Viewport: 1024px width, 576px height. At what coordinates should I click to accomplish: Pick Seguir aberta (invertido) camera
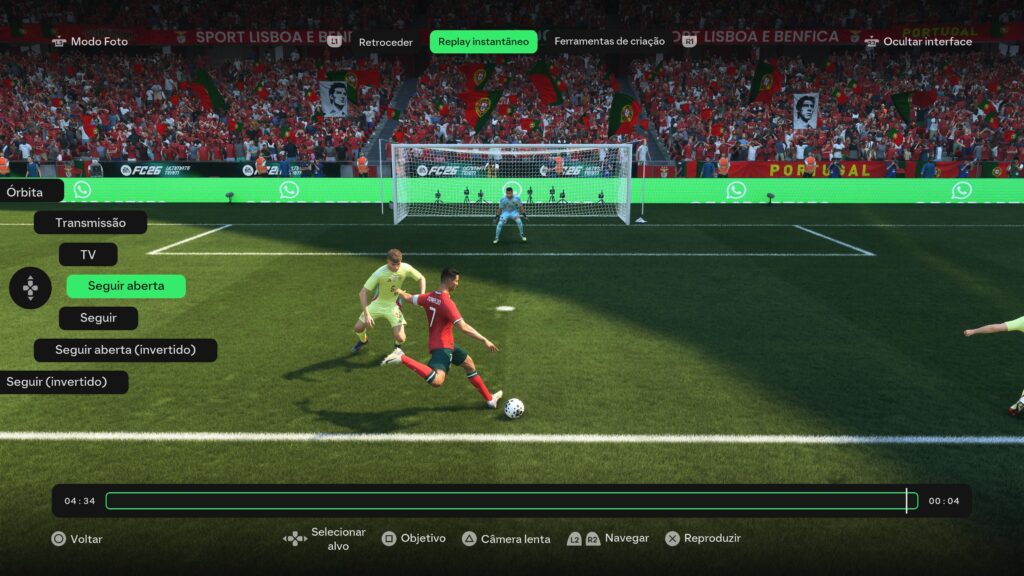125,350
